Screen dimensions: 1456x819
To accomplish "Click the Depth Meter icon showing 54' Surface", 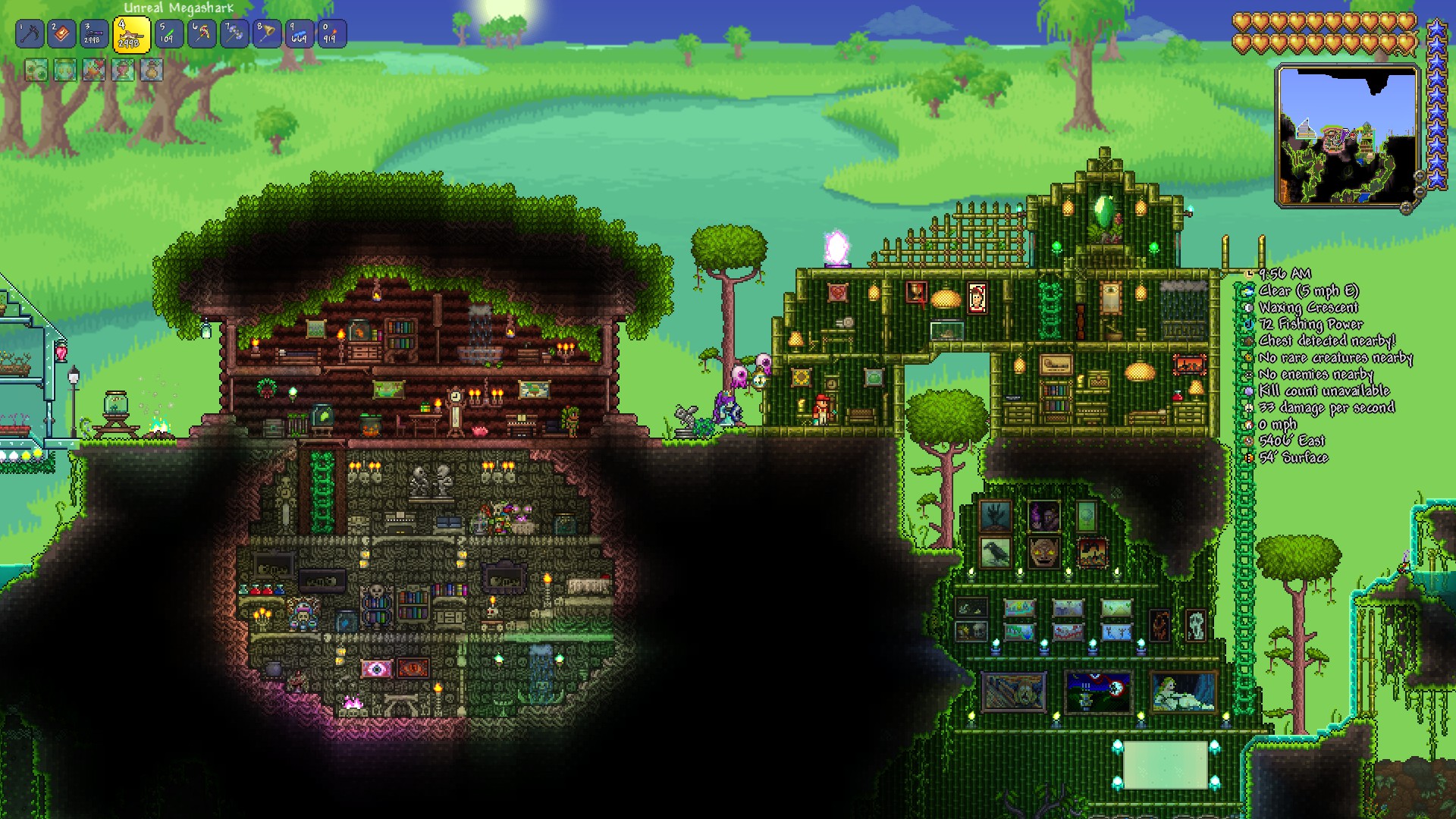I will 1247,458.
